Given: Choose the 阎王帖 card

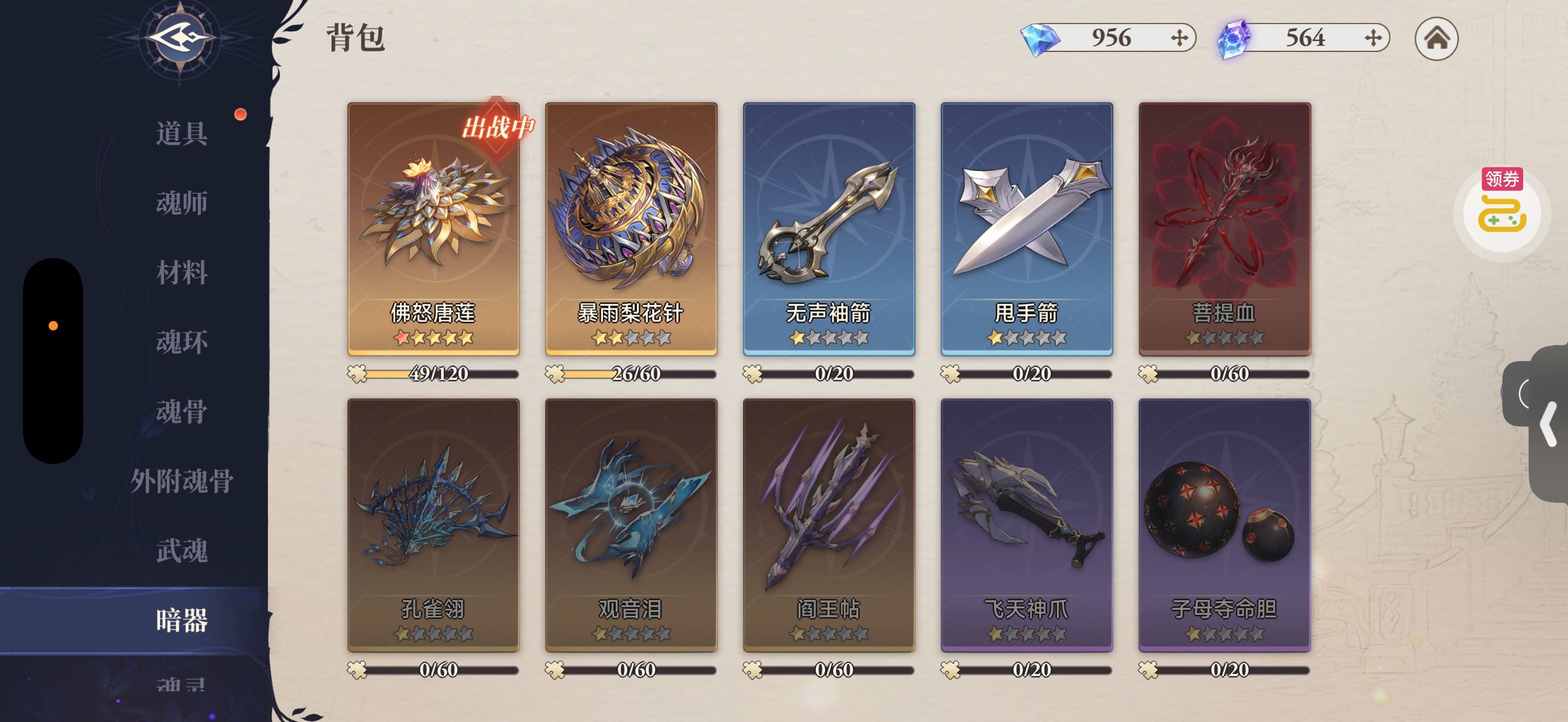Looking at the screenshot, I should [x=828, y=525].
